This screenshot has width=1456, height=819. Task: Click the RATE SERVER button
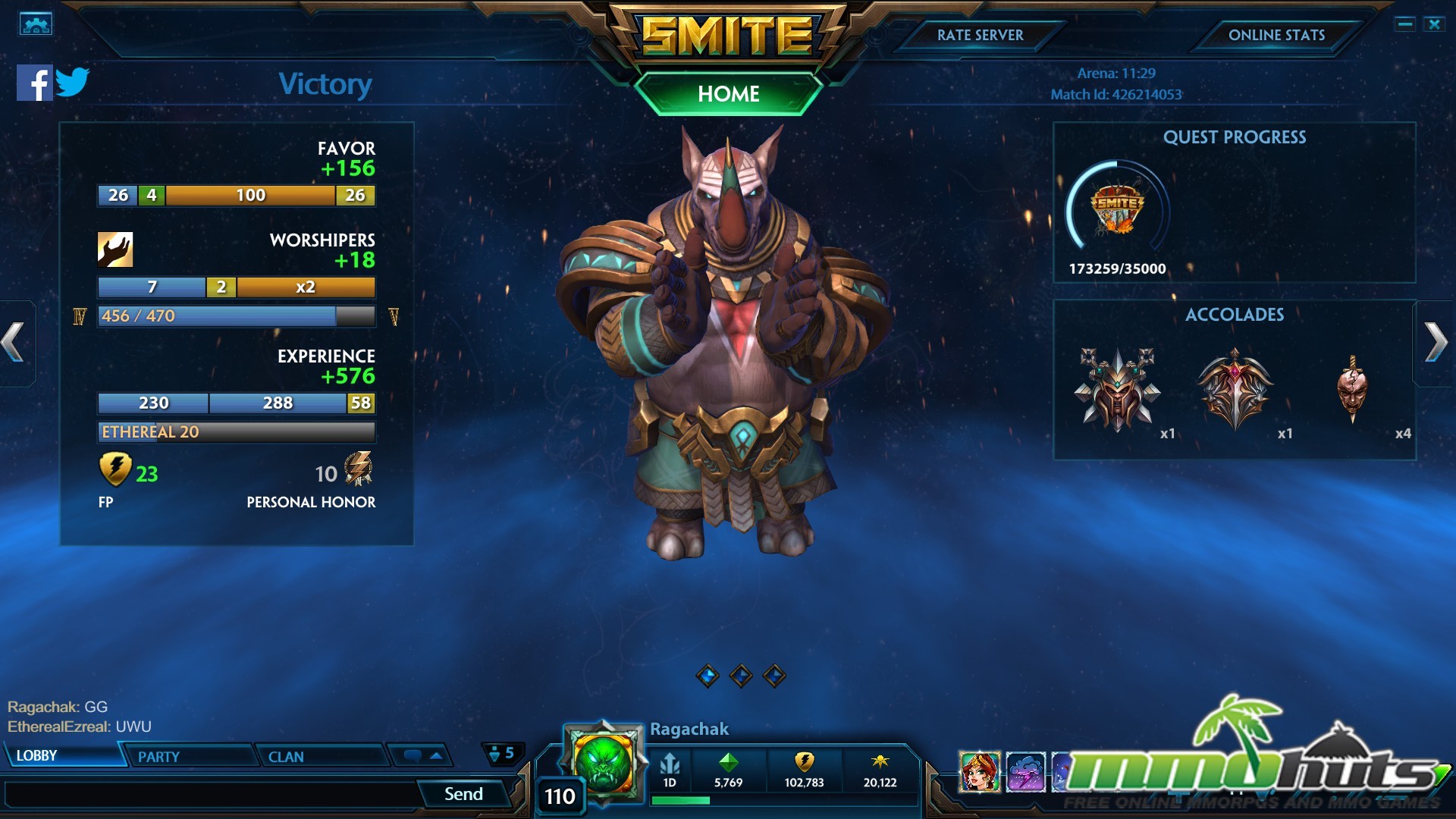980,35
